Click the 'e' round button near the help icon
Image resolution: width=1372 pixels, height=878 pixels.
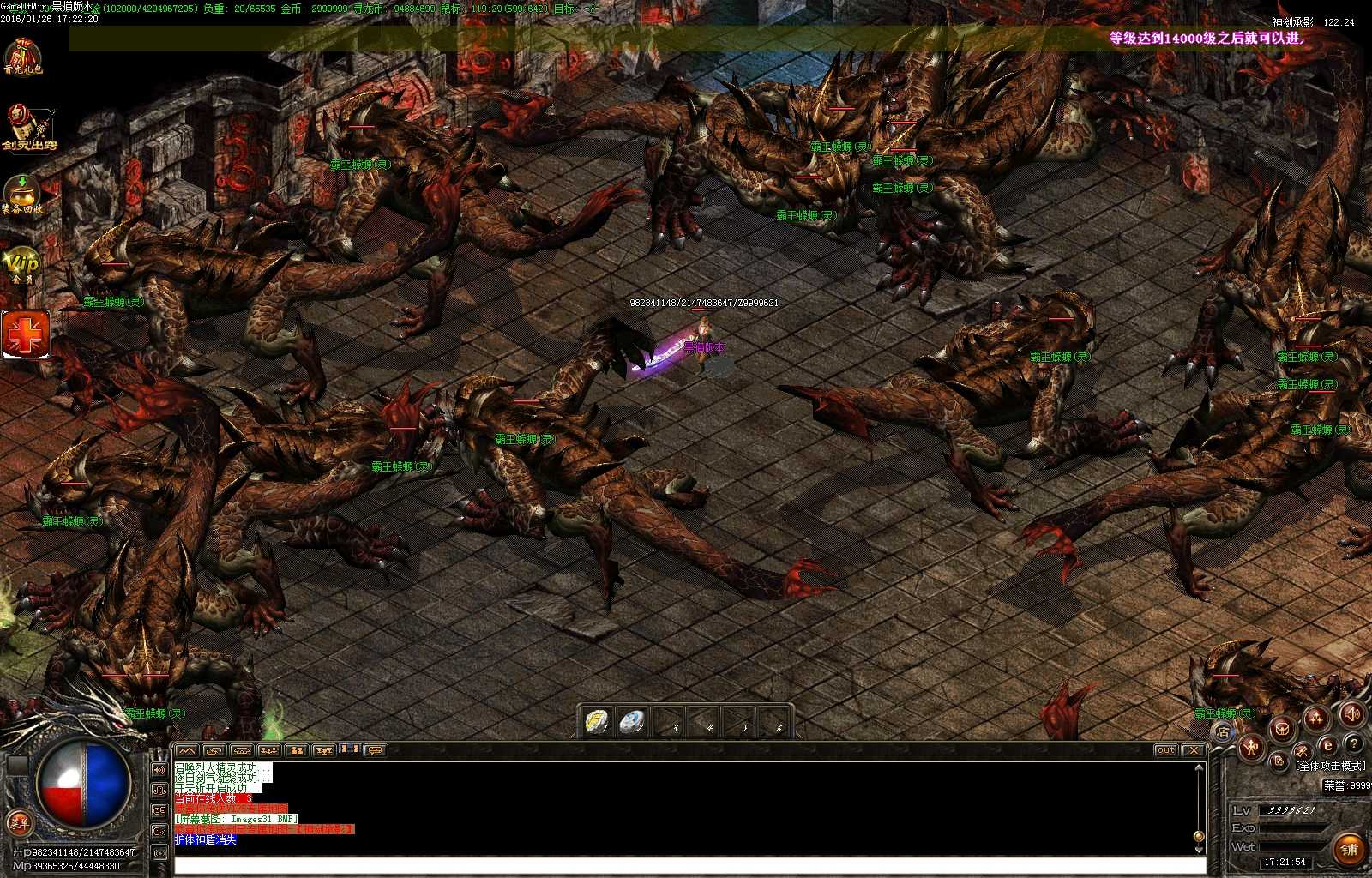[x=1327, y=744]
